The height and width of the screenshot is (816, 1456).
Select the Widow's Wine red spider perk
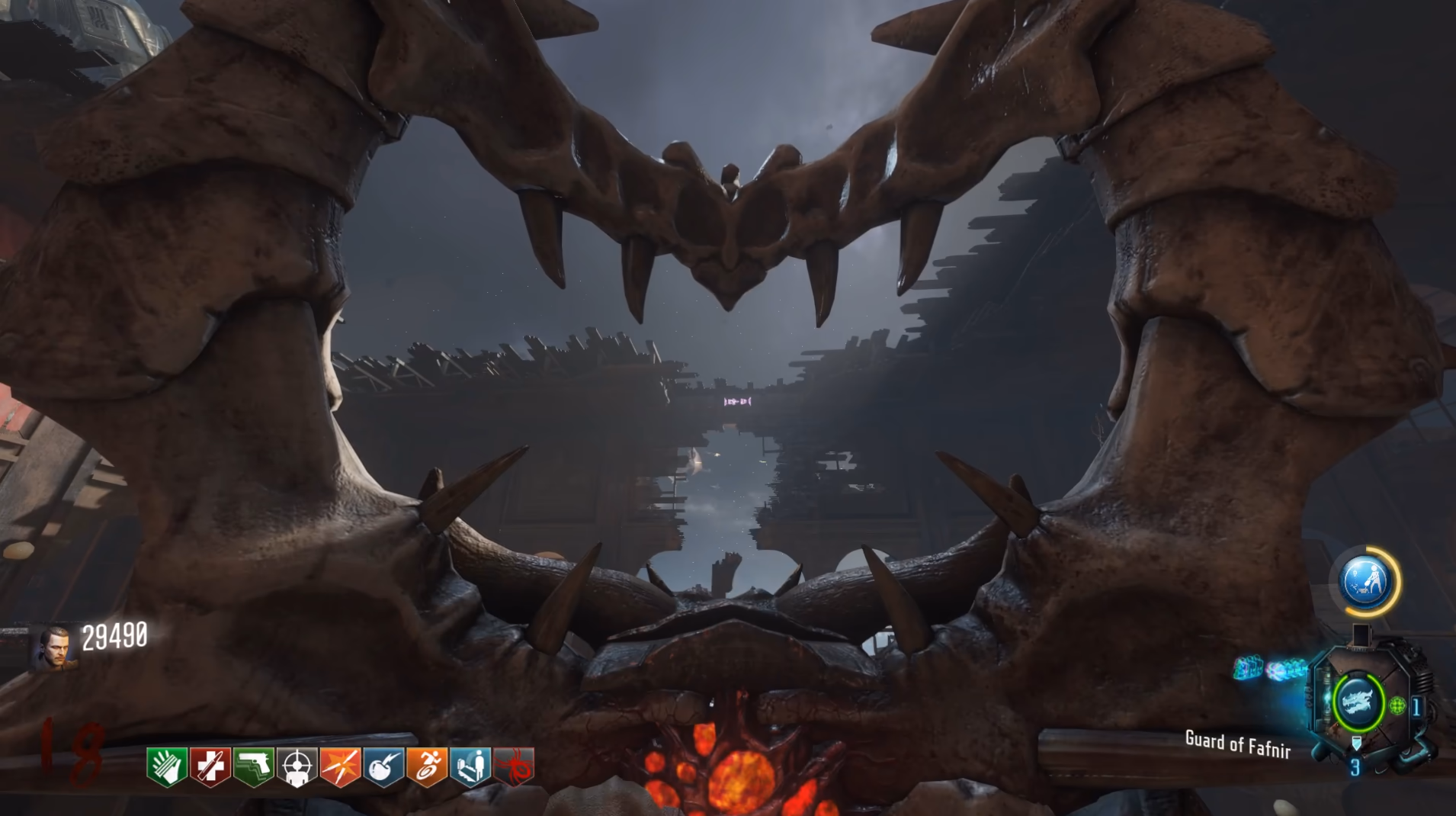[515, 766]
